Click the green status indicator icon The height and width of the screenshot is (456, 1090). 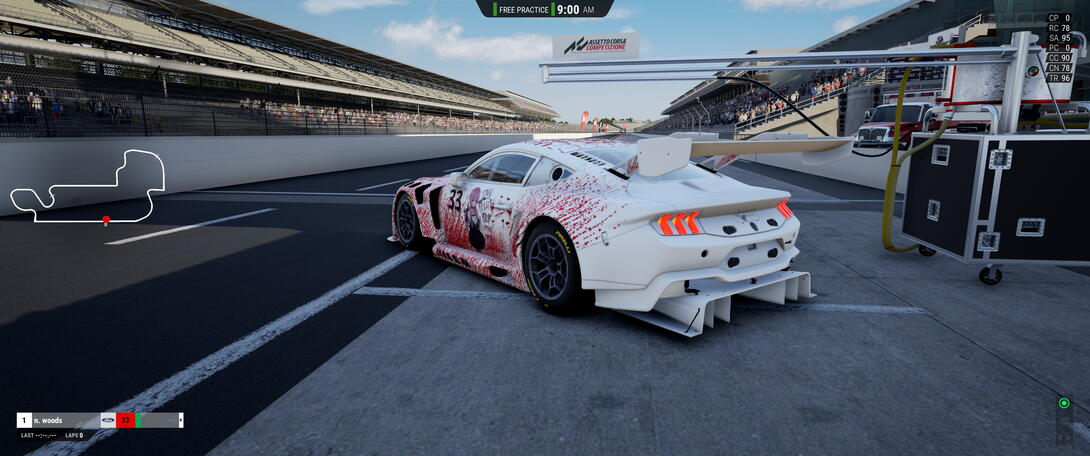[1063, 403]
